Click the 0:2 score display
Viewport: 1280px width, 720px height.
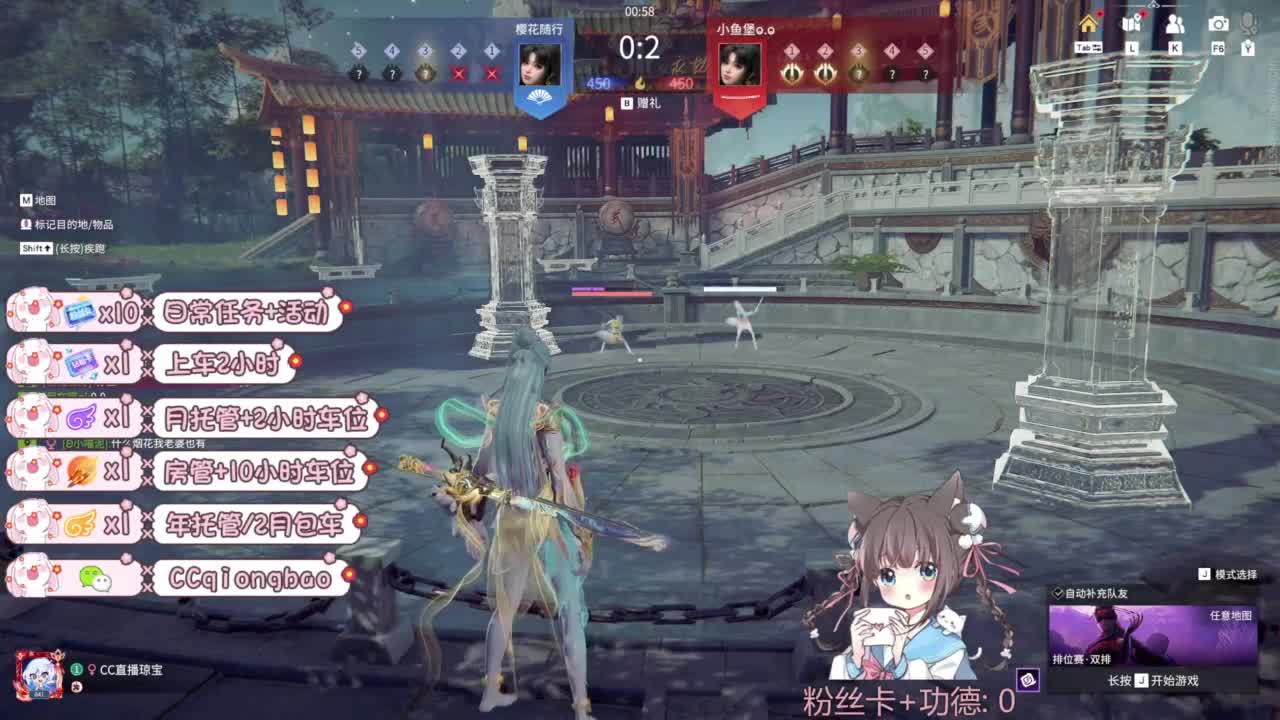[x=639, y=46]
